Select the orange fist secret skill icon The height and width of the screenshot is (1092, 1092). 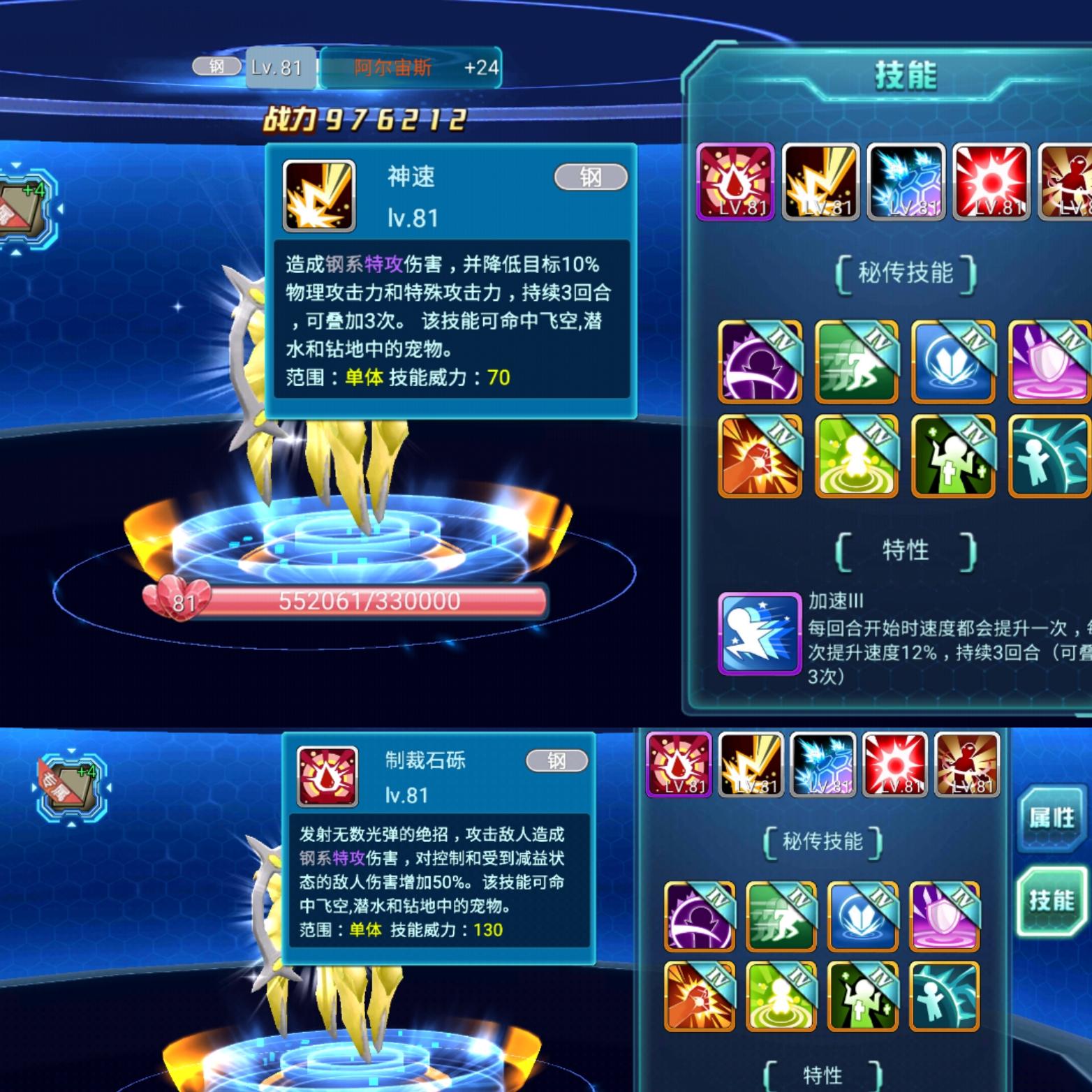[758, 457]
